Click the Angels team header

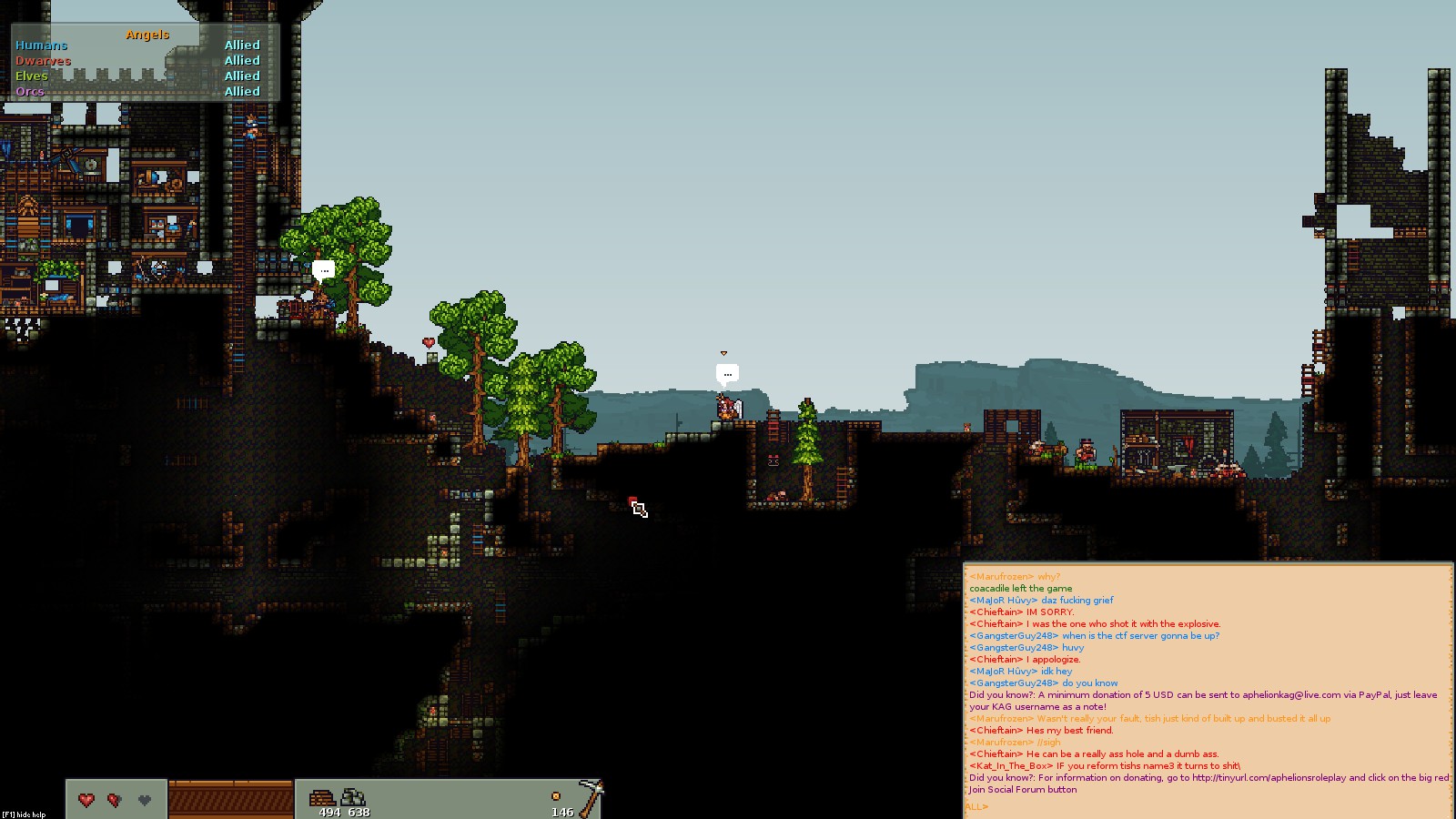(147, 35)
